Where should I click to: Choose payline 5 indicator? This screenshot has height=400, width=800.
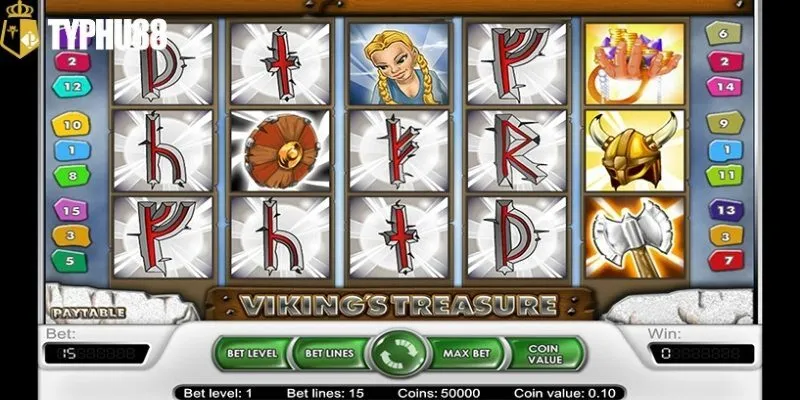[71, 260]
